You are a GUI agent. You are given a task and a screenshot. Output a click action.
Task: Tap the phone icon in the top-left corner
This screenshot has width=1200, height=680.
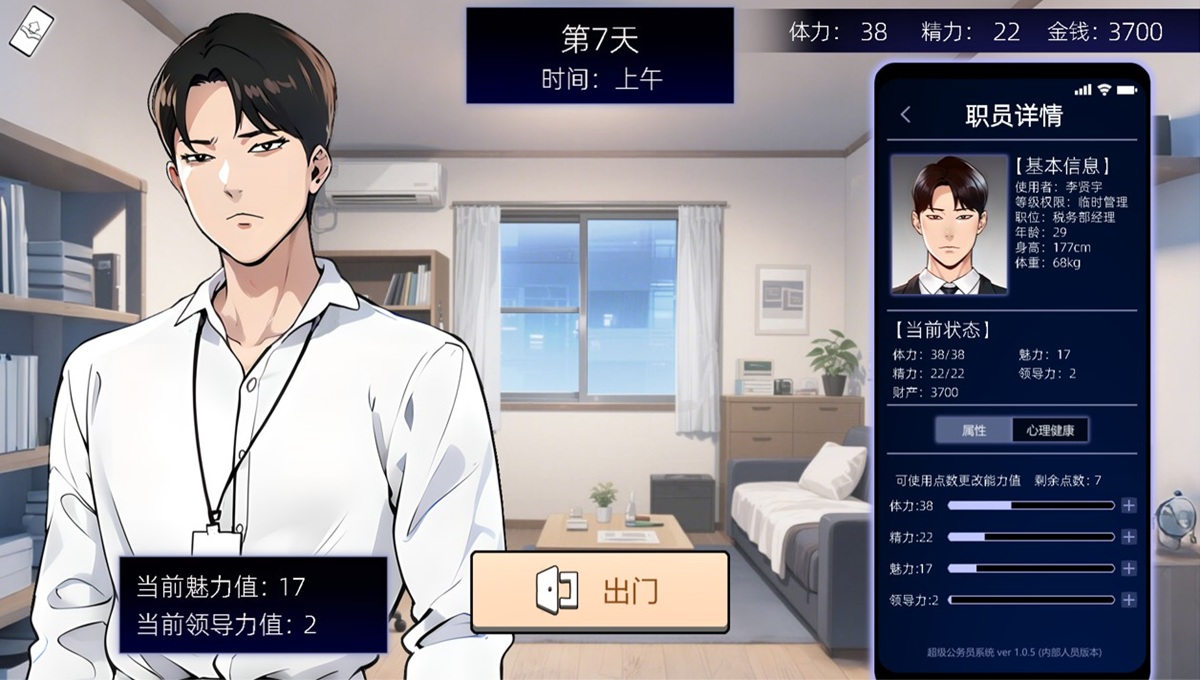click(x=31, y=30)
